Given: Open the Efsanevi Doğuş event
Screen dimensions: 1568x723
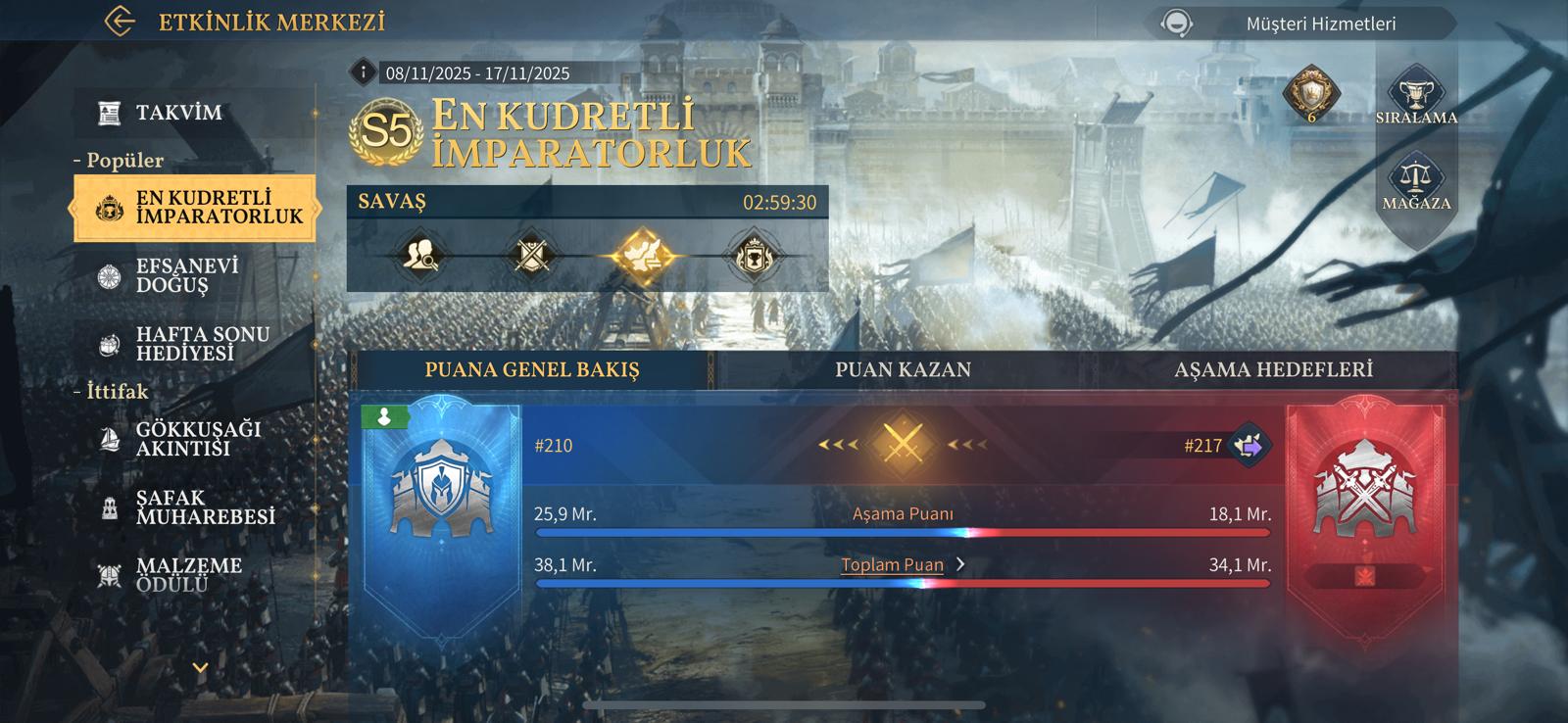Looking at the screenshot, I should [x=186, y=276].
